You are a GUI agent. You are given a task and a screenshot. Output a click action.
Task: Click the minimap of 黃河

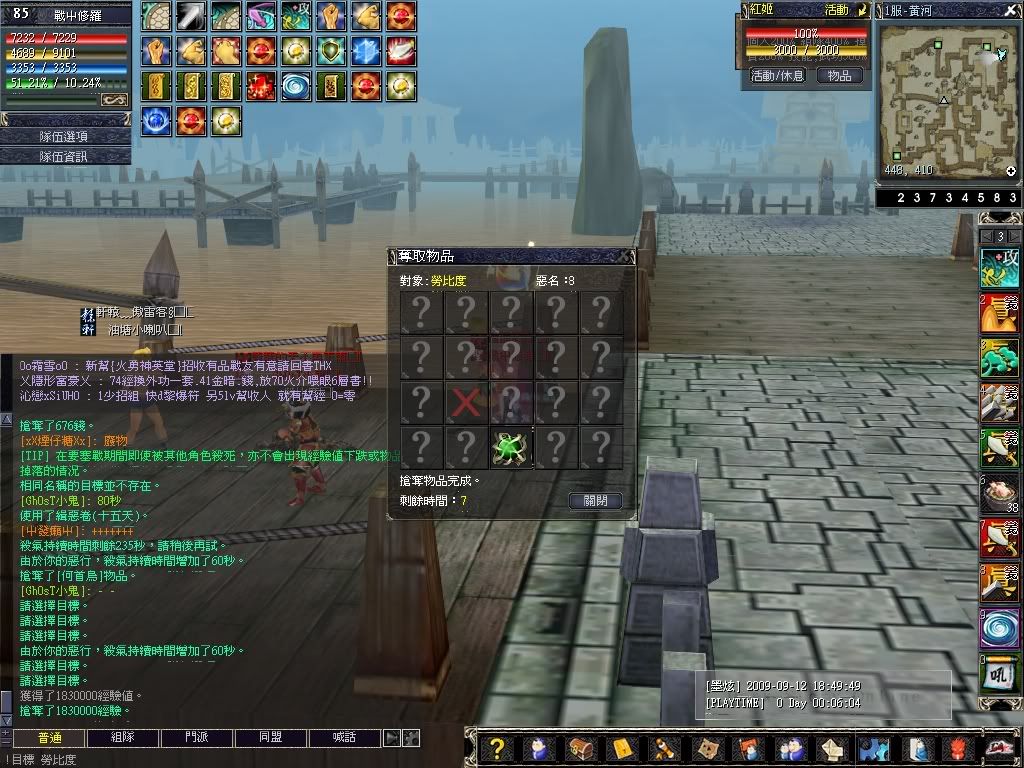click(945, 100)
